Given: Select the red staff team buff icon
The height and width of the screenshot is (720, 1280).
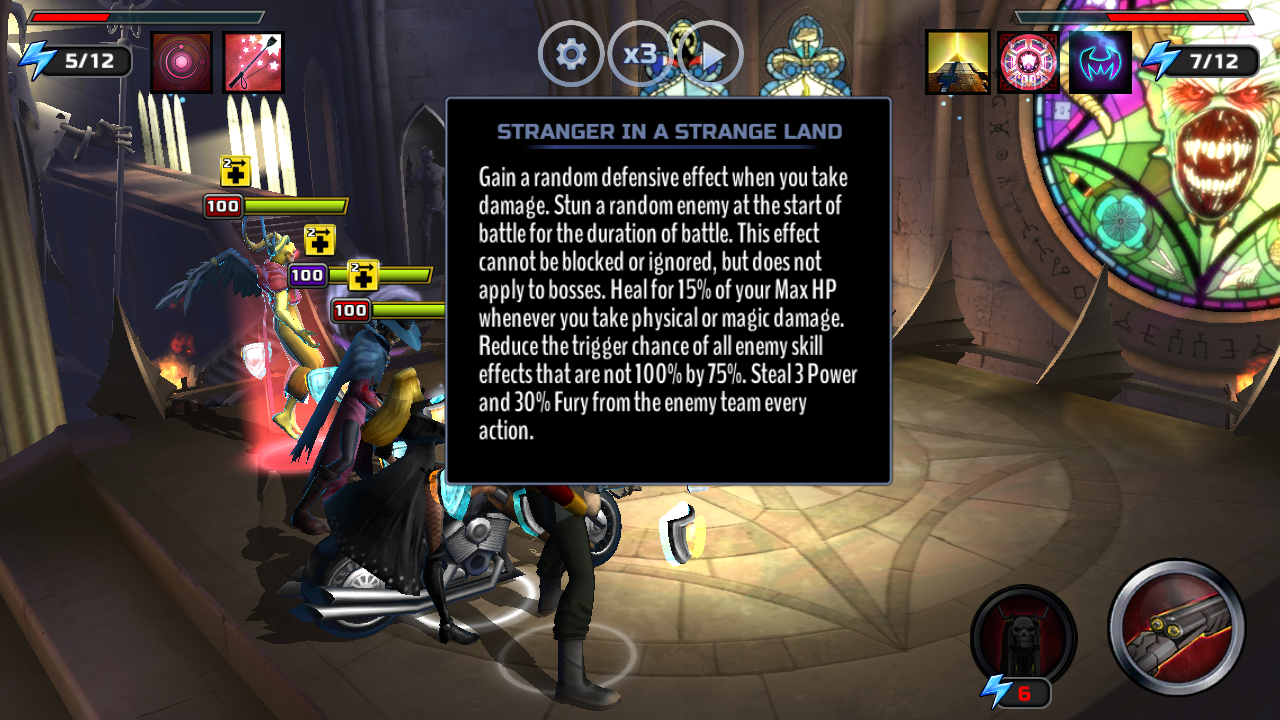Looking at the screenshot, I should click(x=253, y=62).
